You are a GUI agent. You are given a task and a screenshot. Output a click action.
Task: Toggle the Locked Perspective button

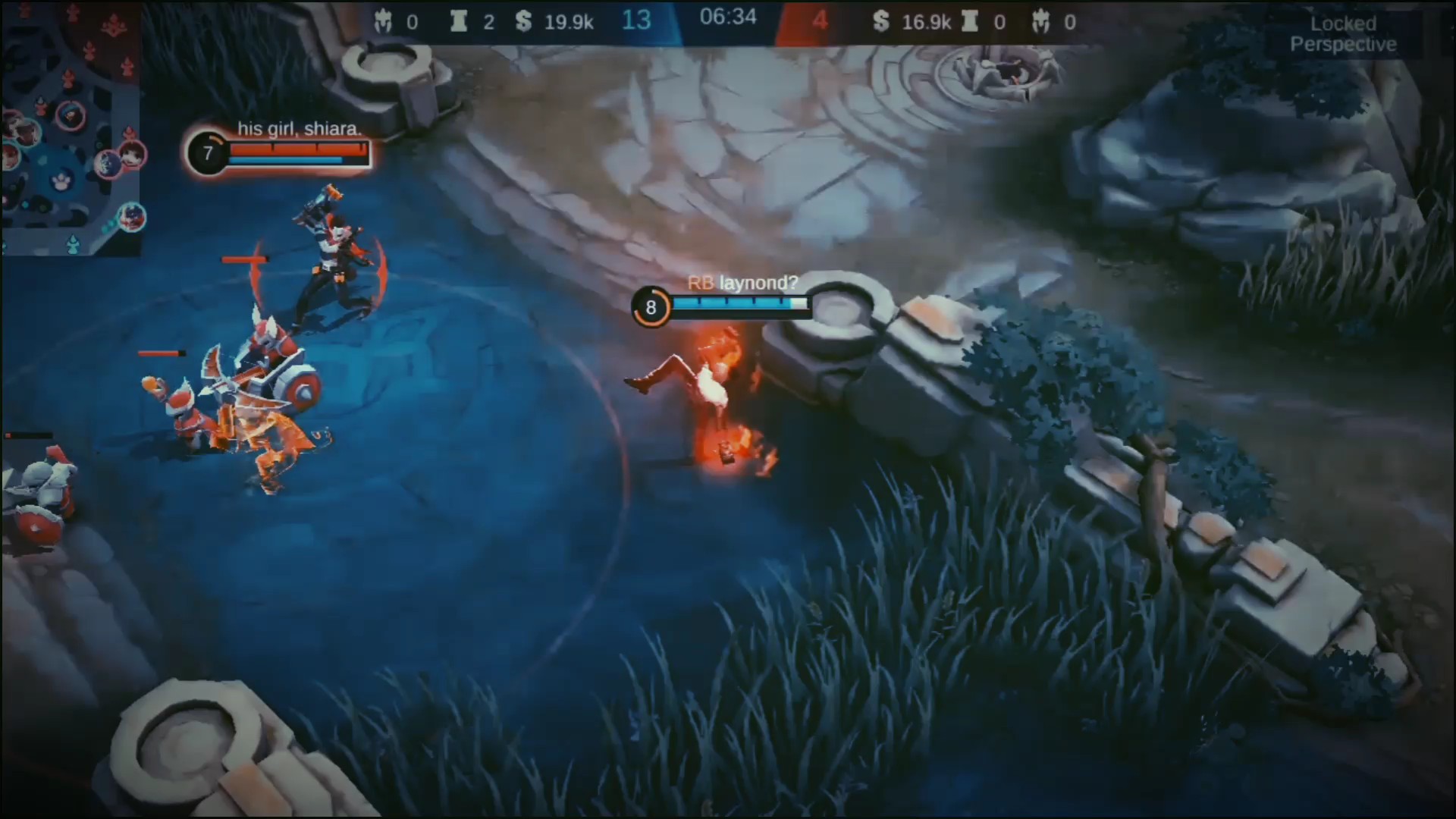click(x=1343, y=34)
